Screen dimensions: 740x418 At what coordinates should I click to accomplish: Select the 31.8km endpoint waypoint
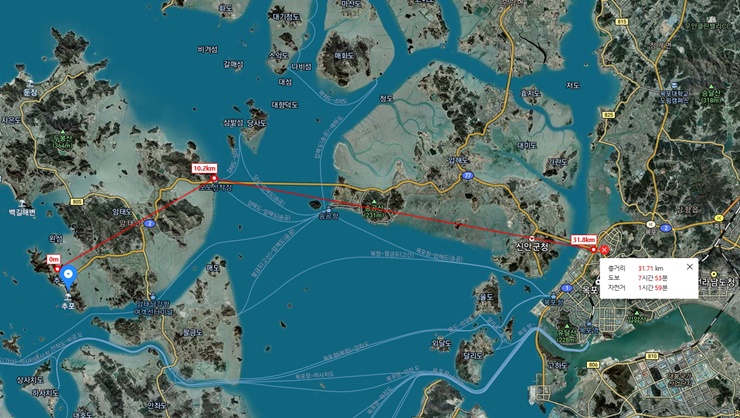(x=592, y=250)
